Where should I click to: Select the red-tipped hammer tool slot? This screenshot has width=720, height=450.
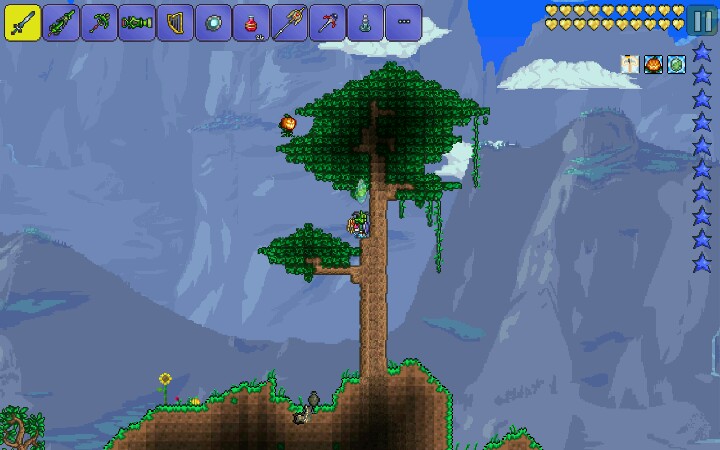pyautogui.click(x=327, y=21)
